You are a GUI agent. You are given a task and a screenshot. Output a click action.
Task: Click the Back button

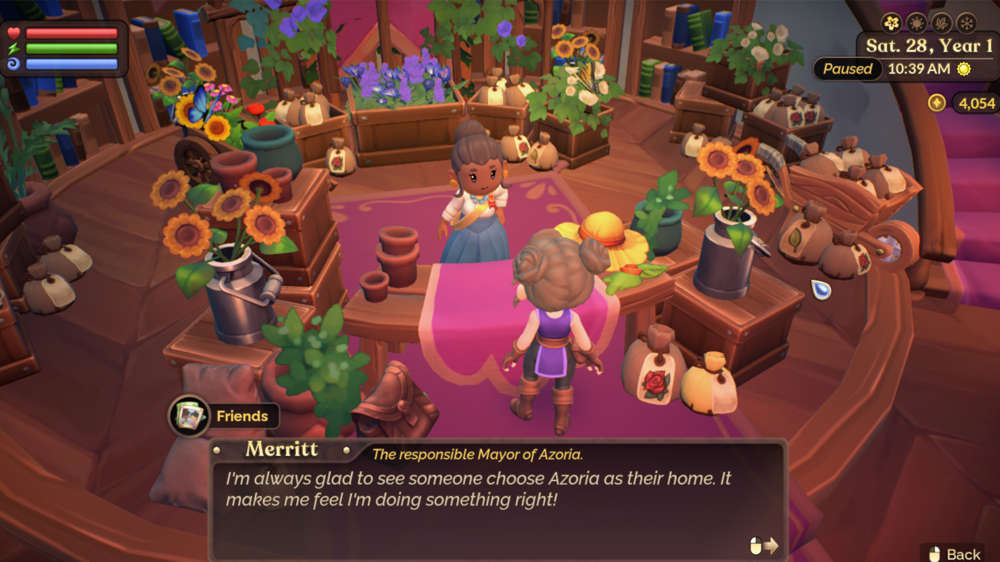click(954, 553)
